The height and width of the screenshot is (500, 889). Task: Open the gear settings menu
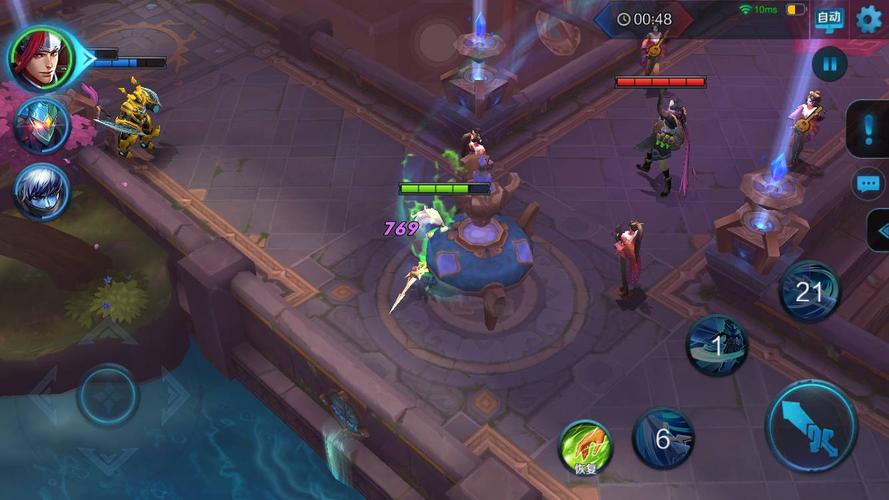coord(870,19)
